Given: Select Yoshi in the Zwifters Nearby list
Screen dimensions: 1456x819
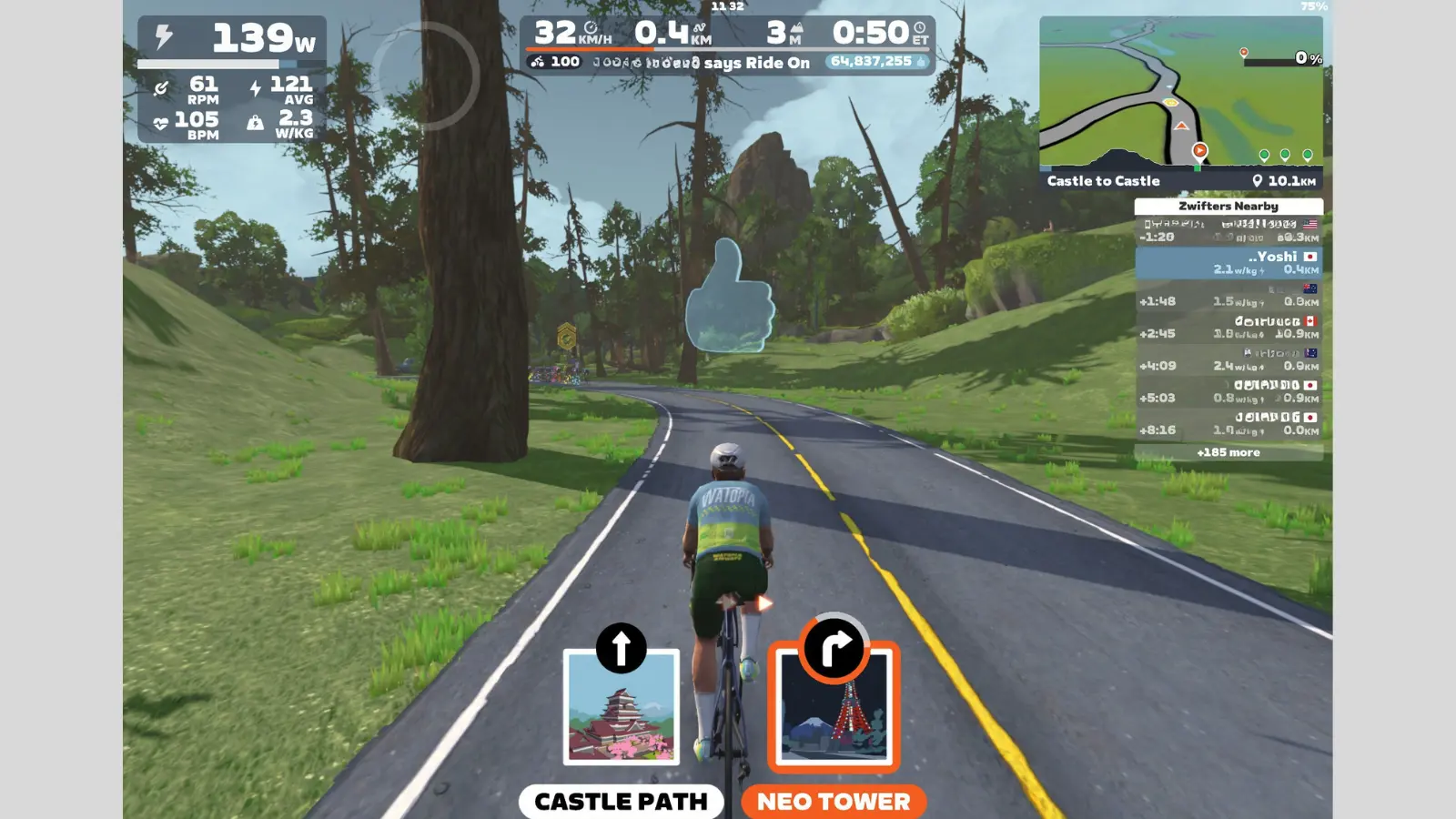Looking at the screenshot, I should pos(1228,263).
